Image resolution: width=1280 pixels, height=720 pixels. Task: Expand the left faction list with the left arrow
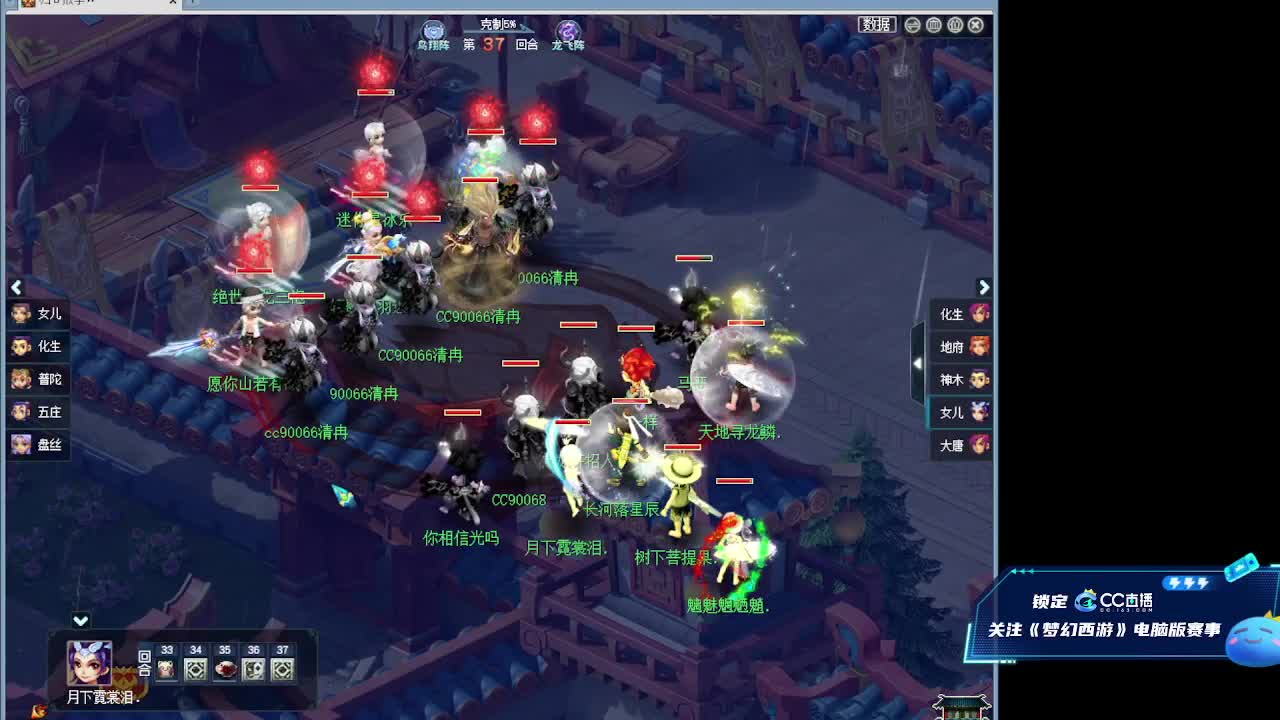tap(16, 287)
